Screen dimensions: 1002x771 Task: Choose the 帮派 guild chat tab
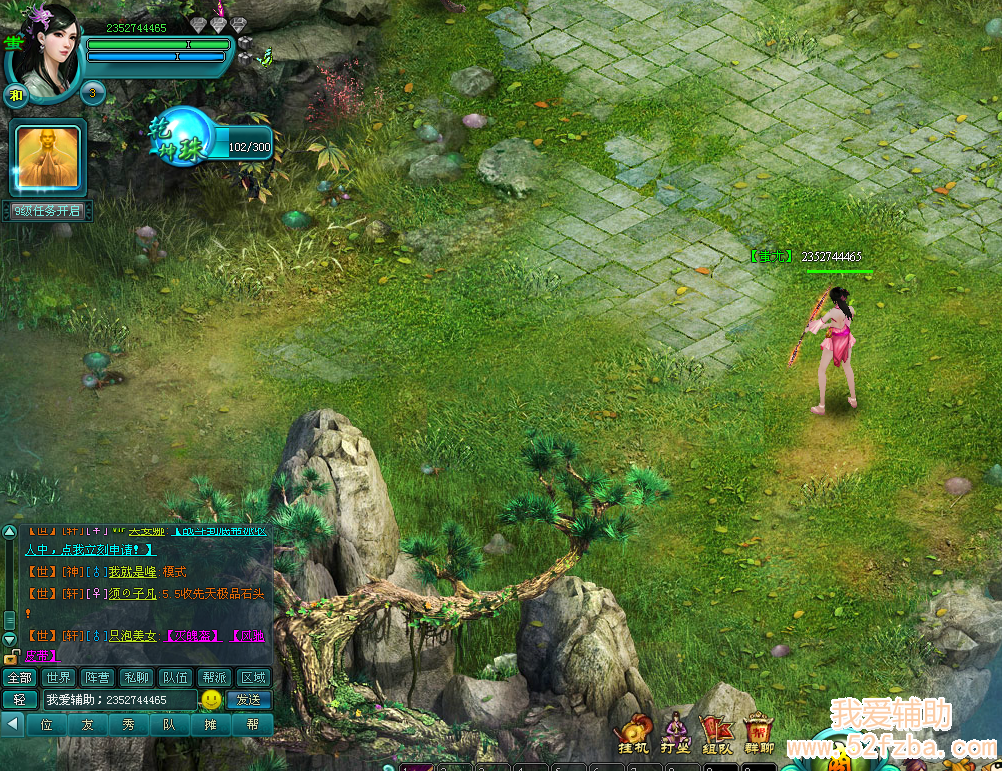click(214, 677)
